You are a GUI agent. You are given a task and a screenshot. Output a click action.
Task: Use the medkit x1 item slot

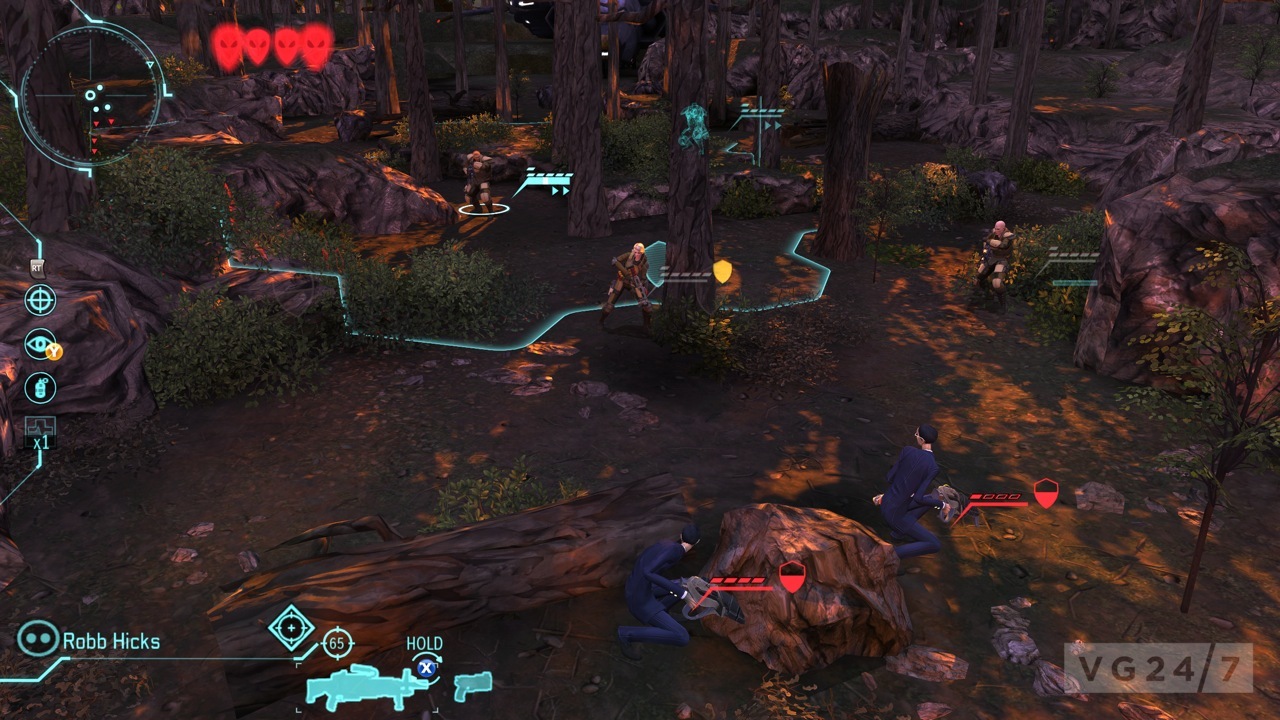coord(40,432)
